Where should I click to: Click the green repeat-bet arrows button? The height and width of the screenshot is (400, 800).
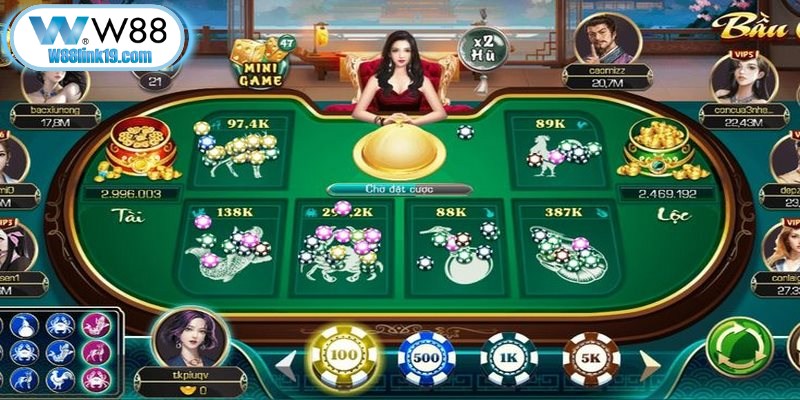pyautogui.click(x=739, y=347)
